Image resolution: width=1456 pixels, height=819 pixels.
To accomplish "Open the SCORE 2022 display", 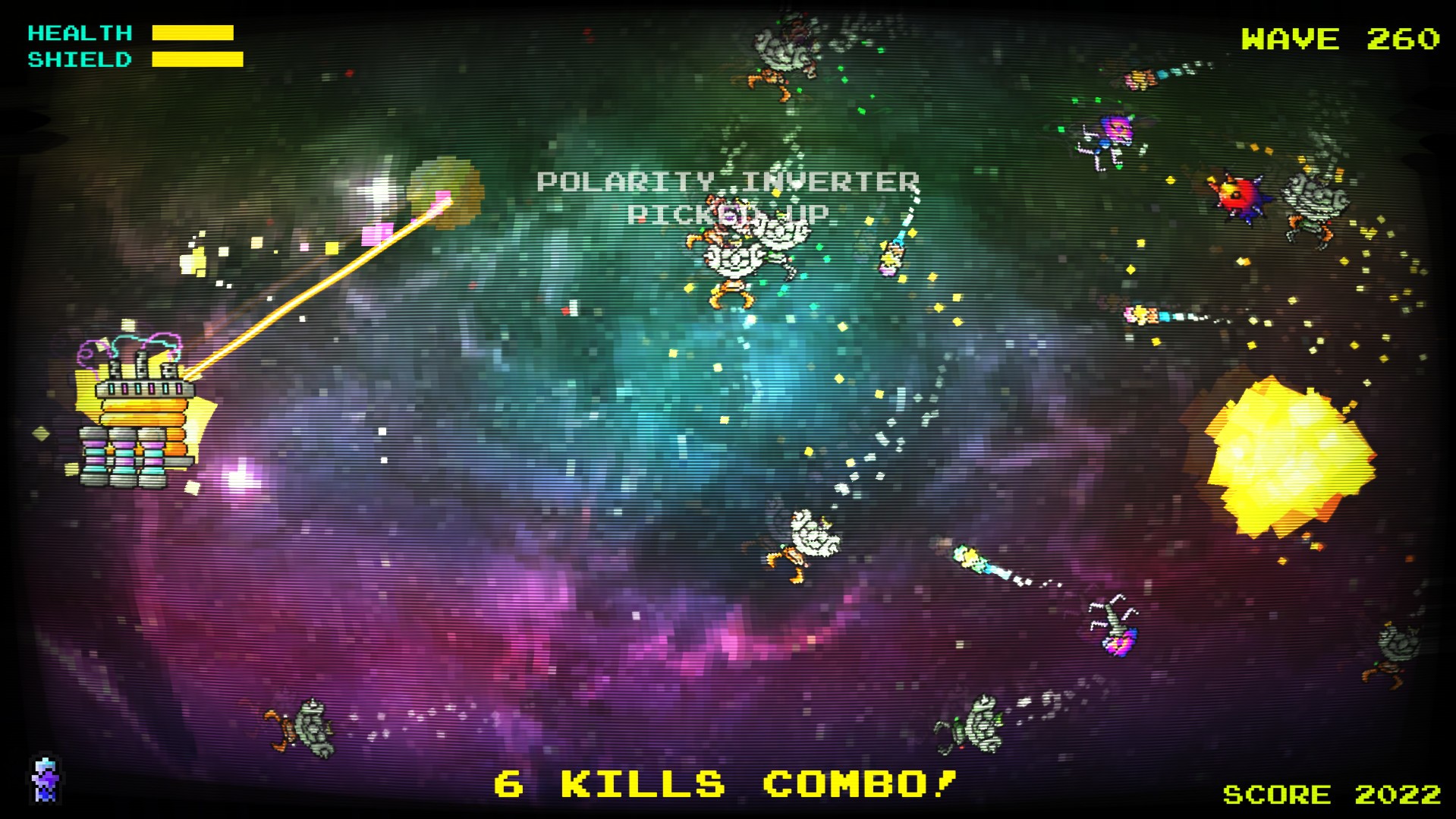I will tap(1333, 795).
